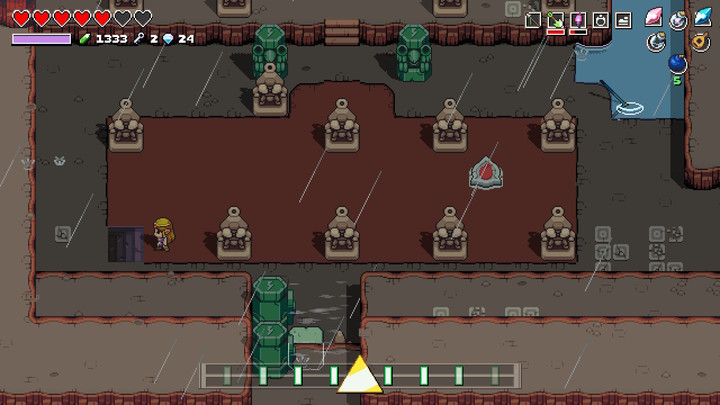Choose the green shovel slot
The height and width of the screenshot is (405, 720).
[556, 19]
